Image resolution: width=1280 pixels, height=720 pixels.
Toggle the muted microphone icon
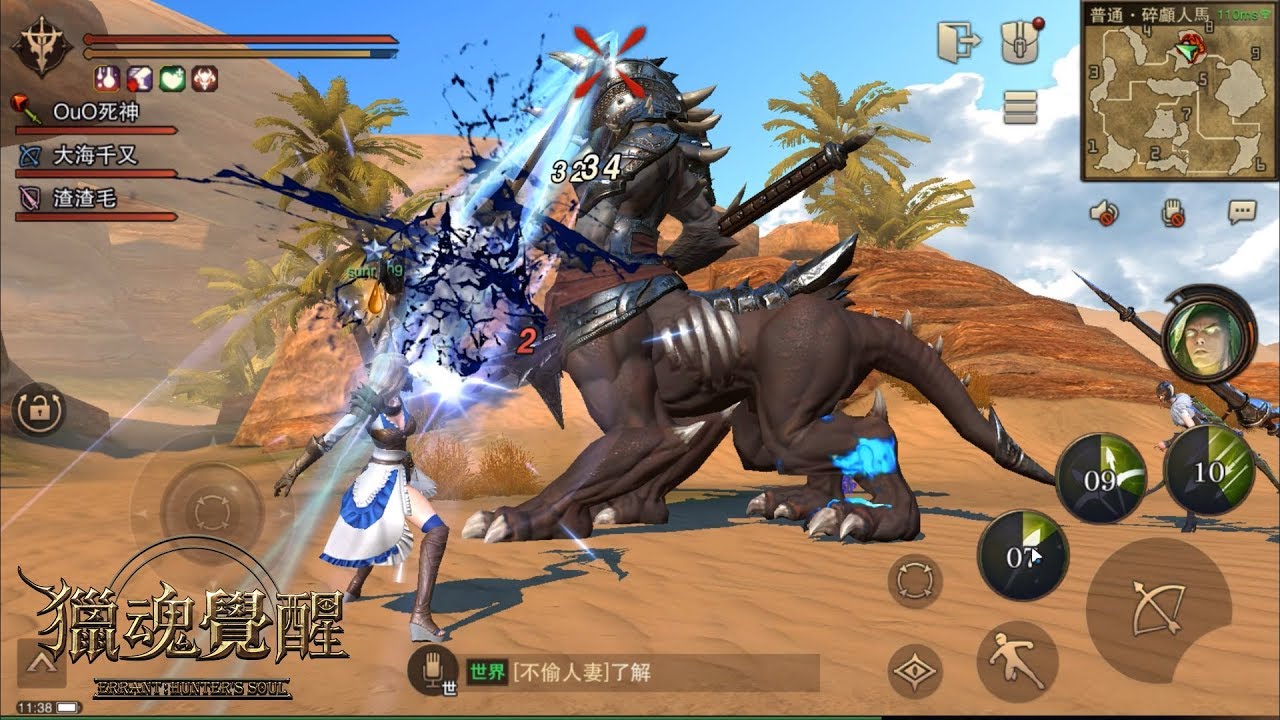(x=1173, y=212)
